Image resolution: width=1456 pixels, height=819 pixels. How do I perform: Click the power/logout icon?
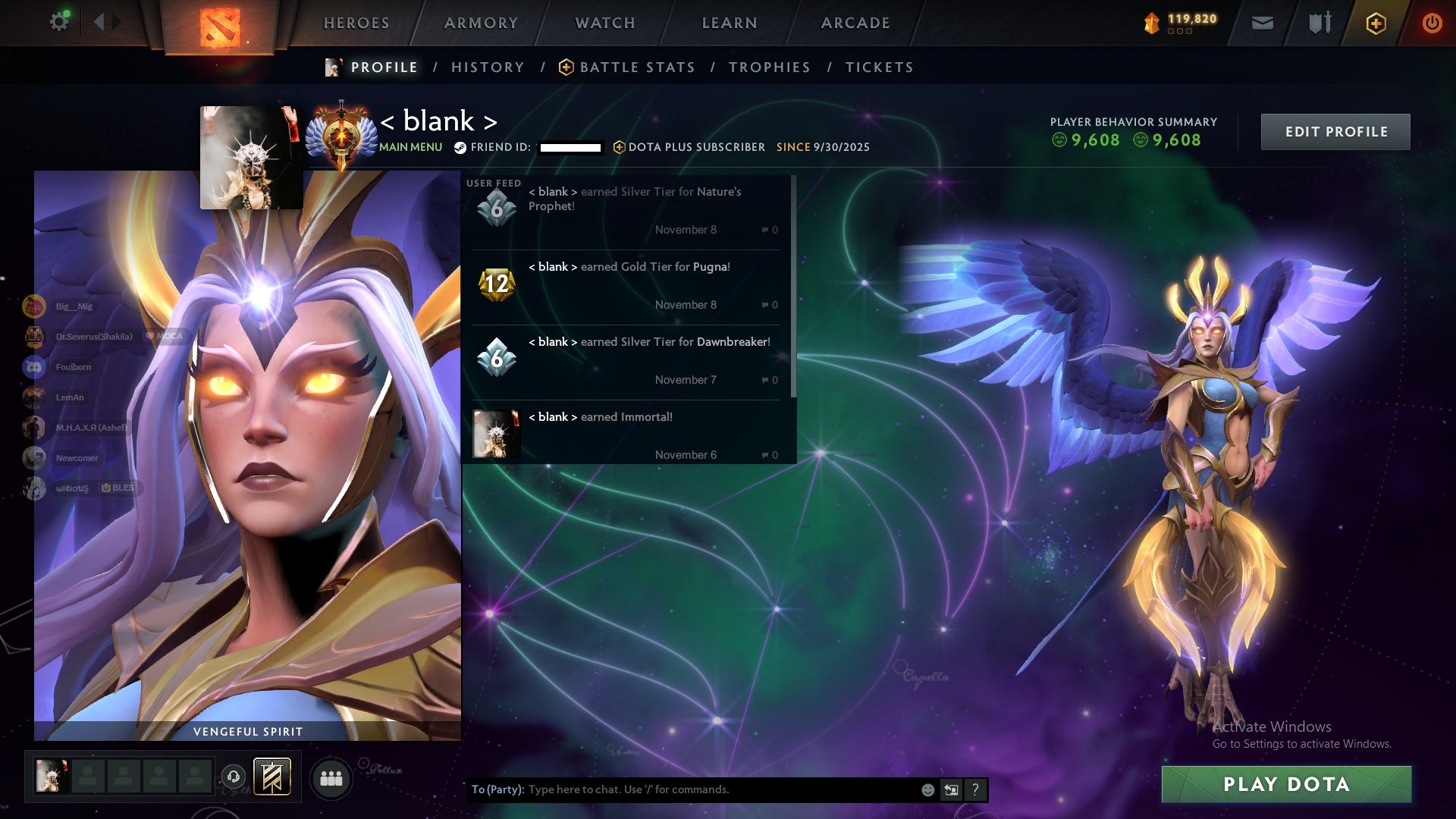[1432, 23]
